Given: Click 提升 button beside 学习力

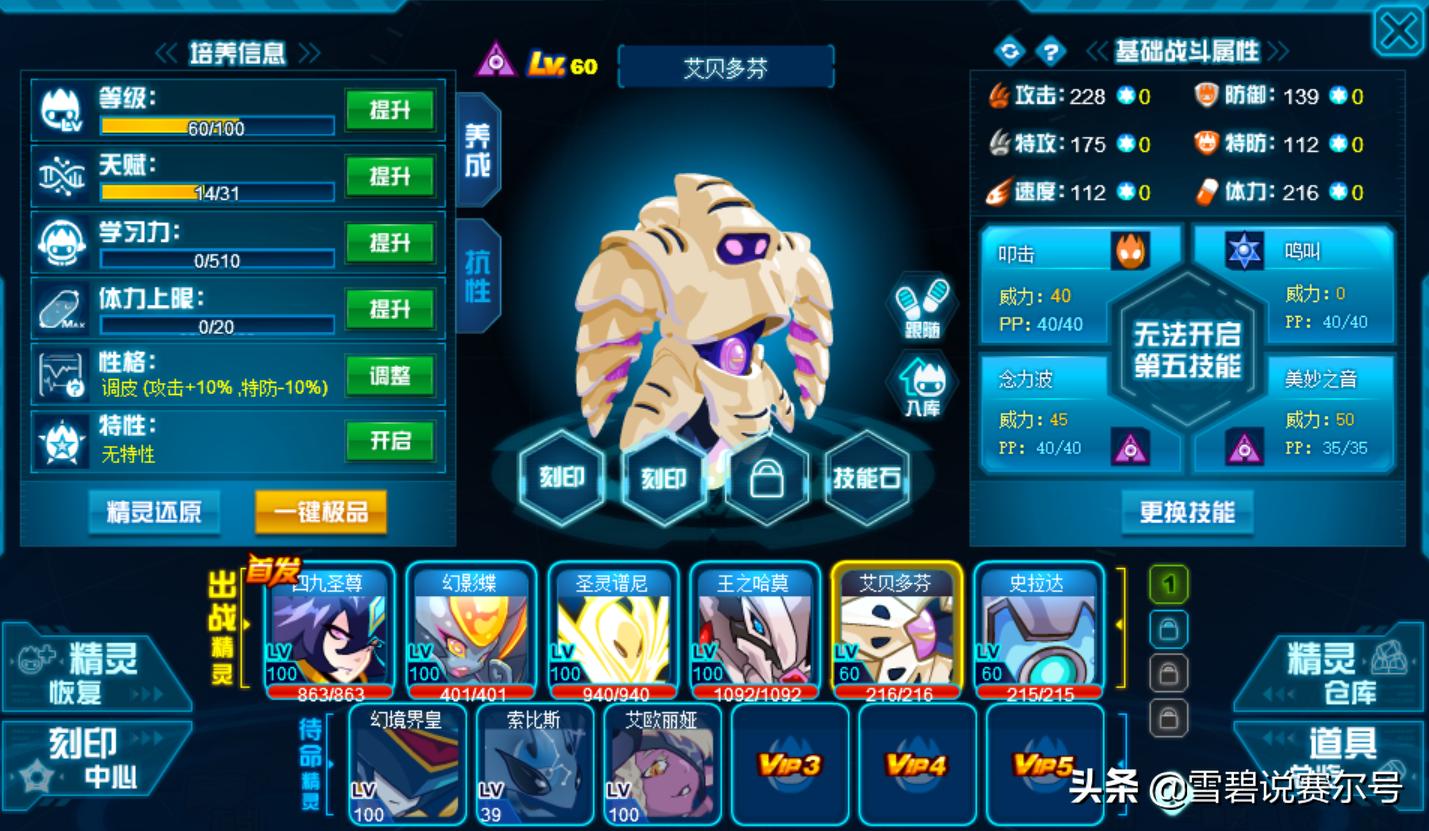Looking at the screenshot, I should (x=390, y=243).
